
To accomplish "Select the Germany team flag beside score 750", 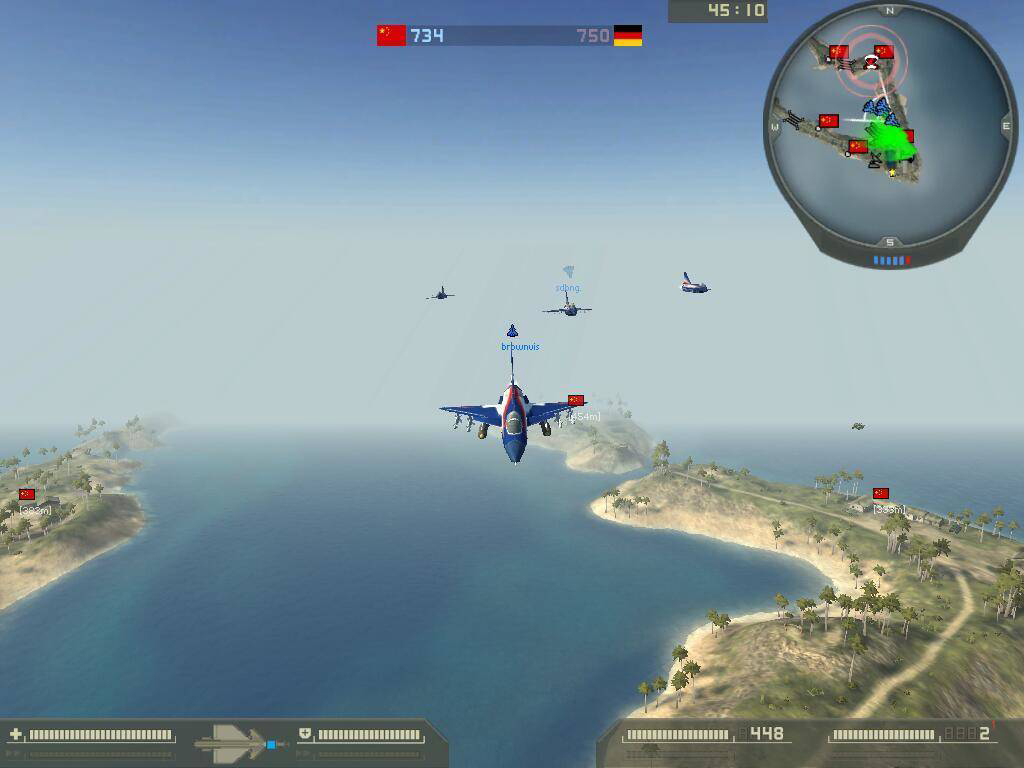I will coord(627,36).
